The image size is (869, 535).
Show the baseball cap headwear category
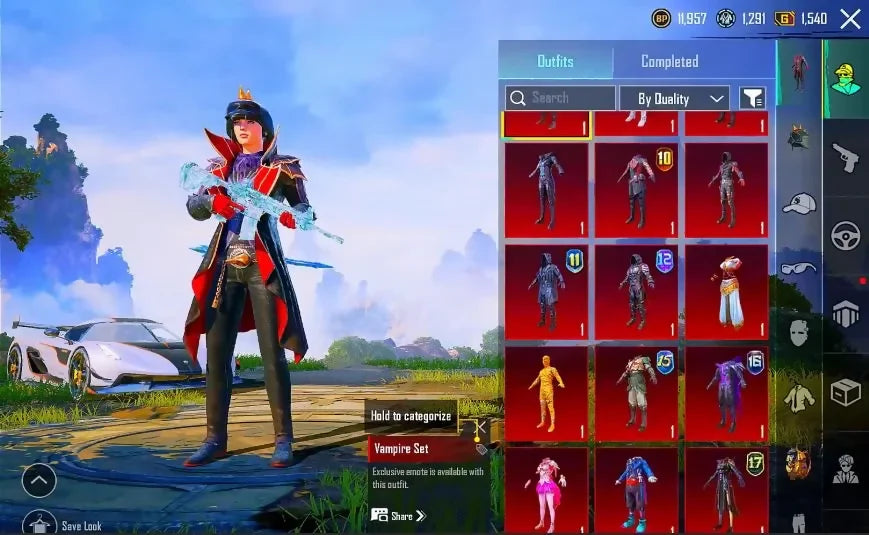click(x=798, y=203)
